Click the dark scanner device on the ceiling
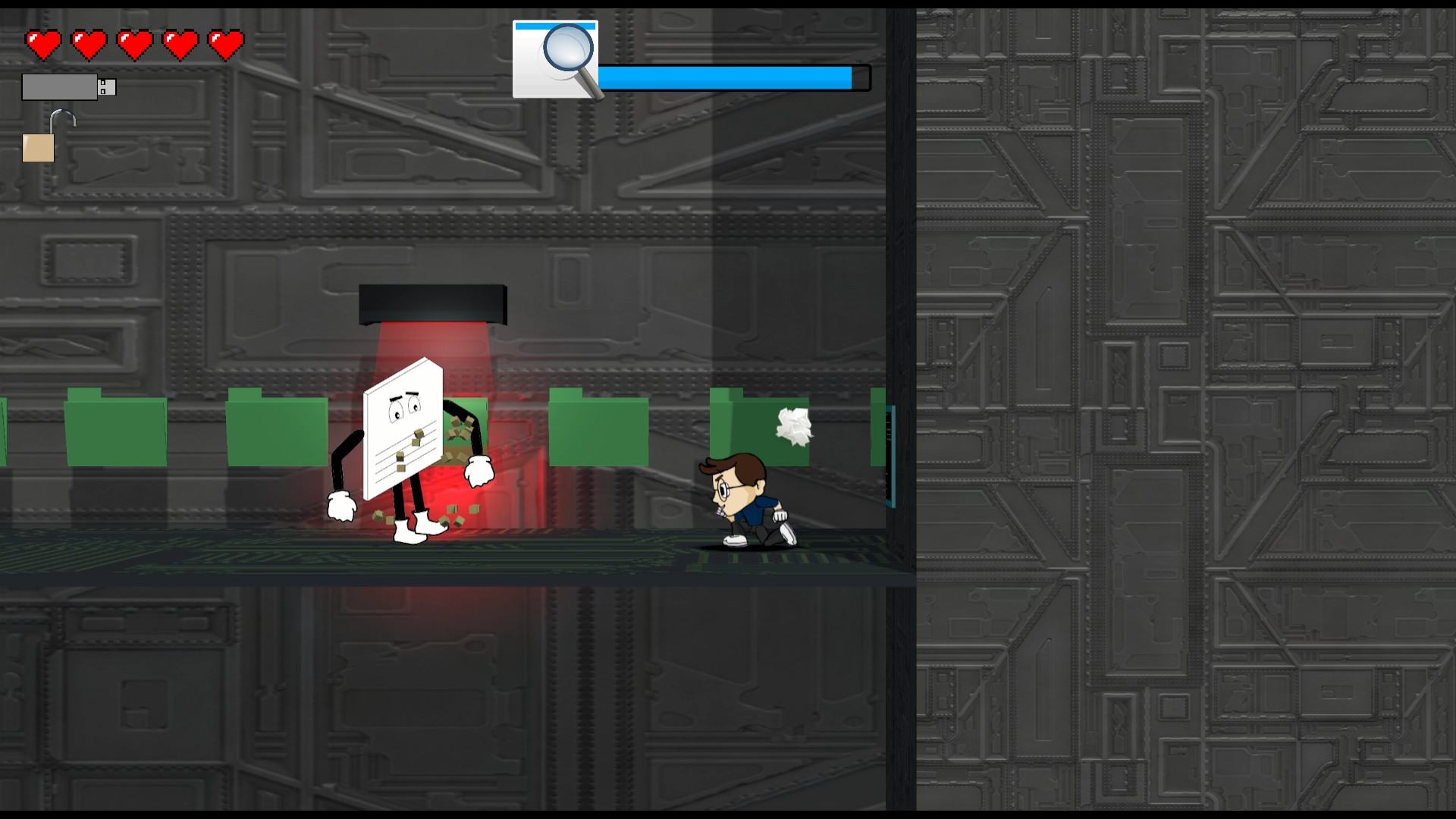 coord(432,302)
